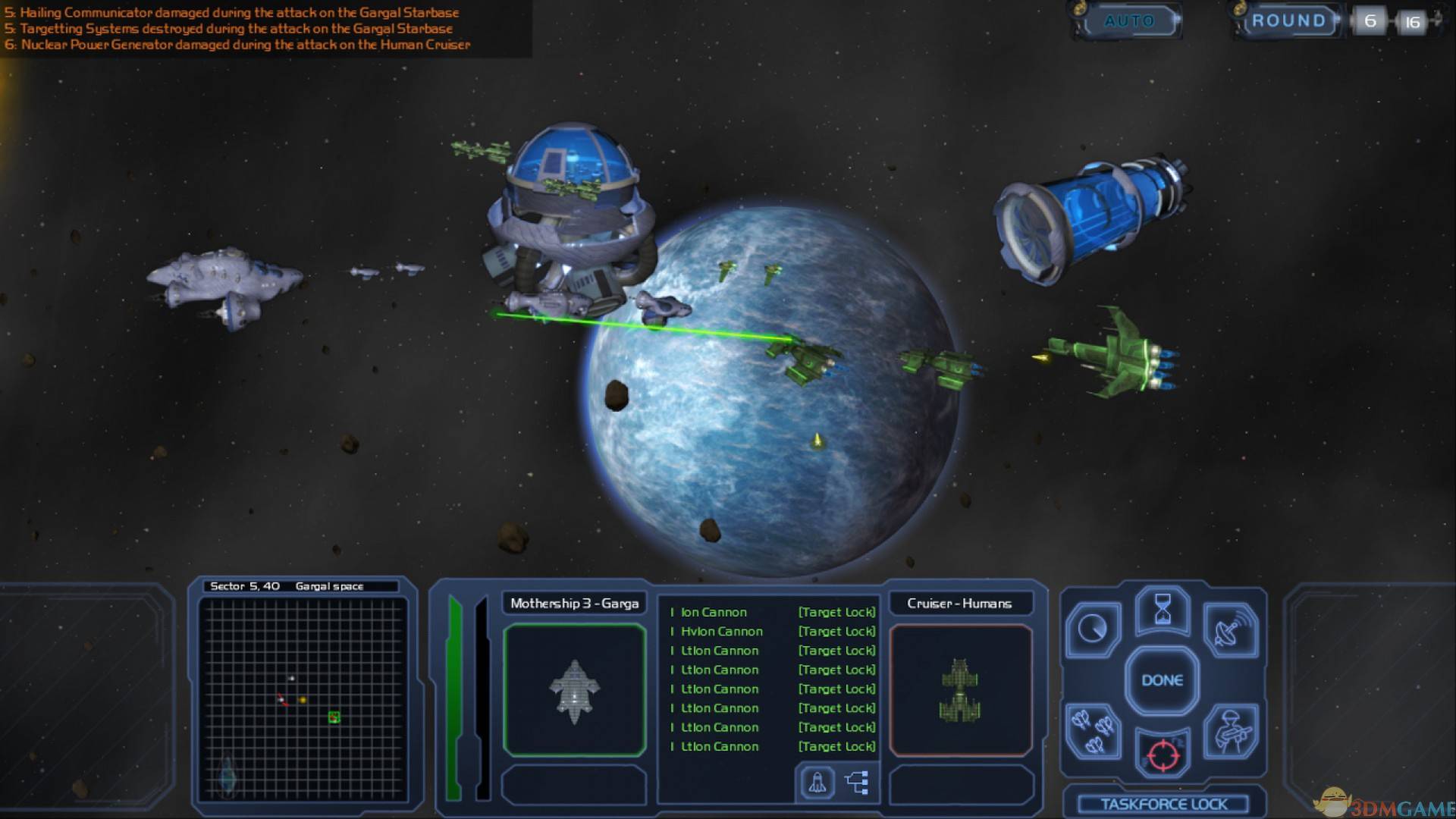The image size is (1456, 819).
Task: Launch the fighter squadron command
Action: pos(1093,731)
